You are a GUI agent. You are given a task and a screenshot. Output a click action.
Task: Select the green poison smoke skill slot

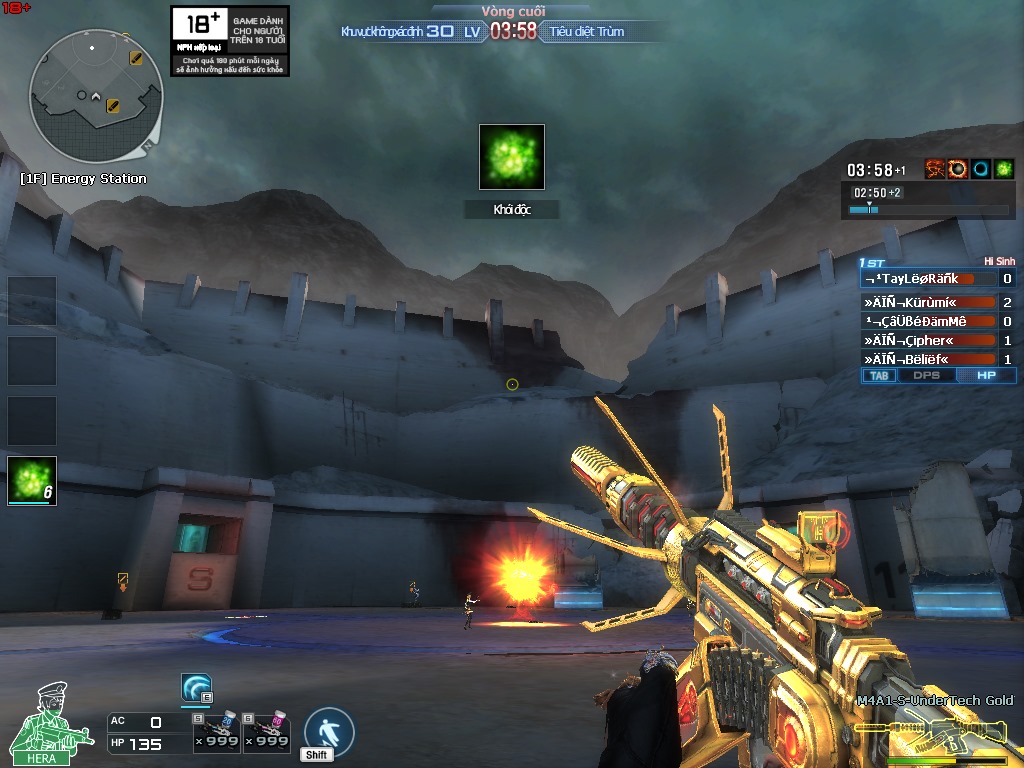coord(32,481)
